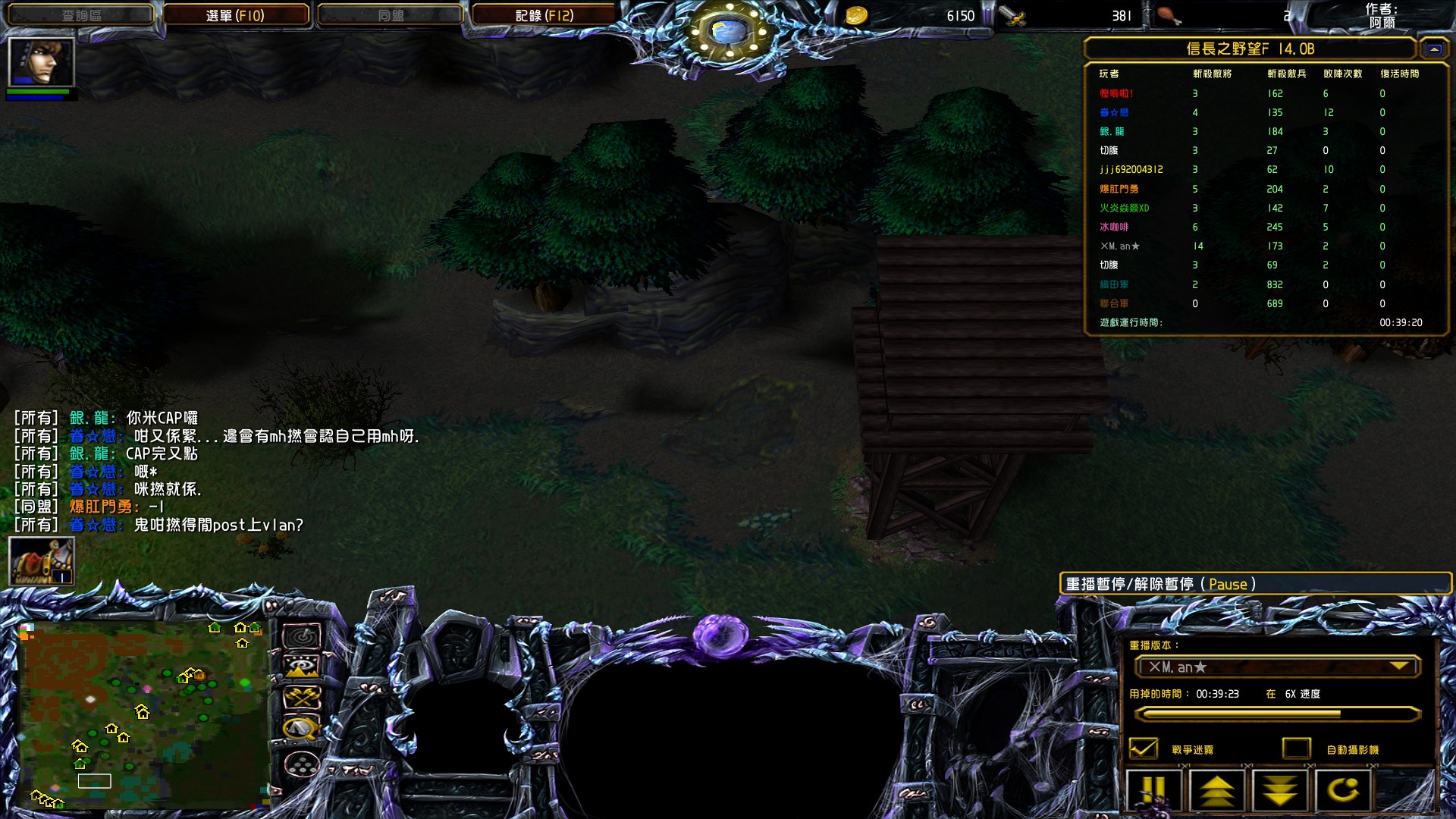Click the 爆肛門勇 row in the scoreboard
The height and width of the screenshot is (819, 1456).
click(x=1119, y=189)
